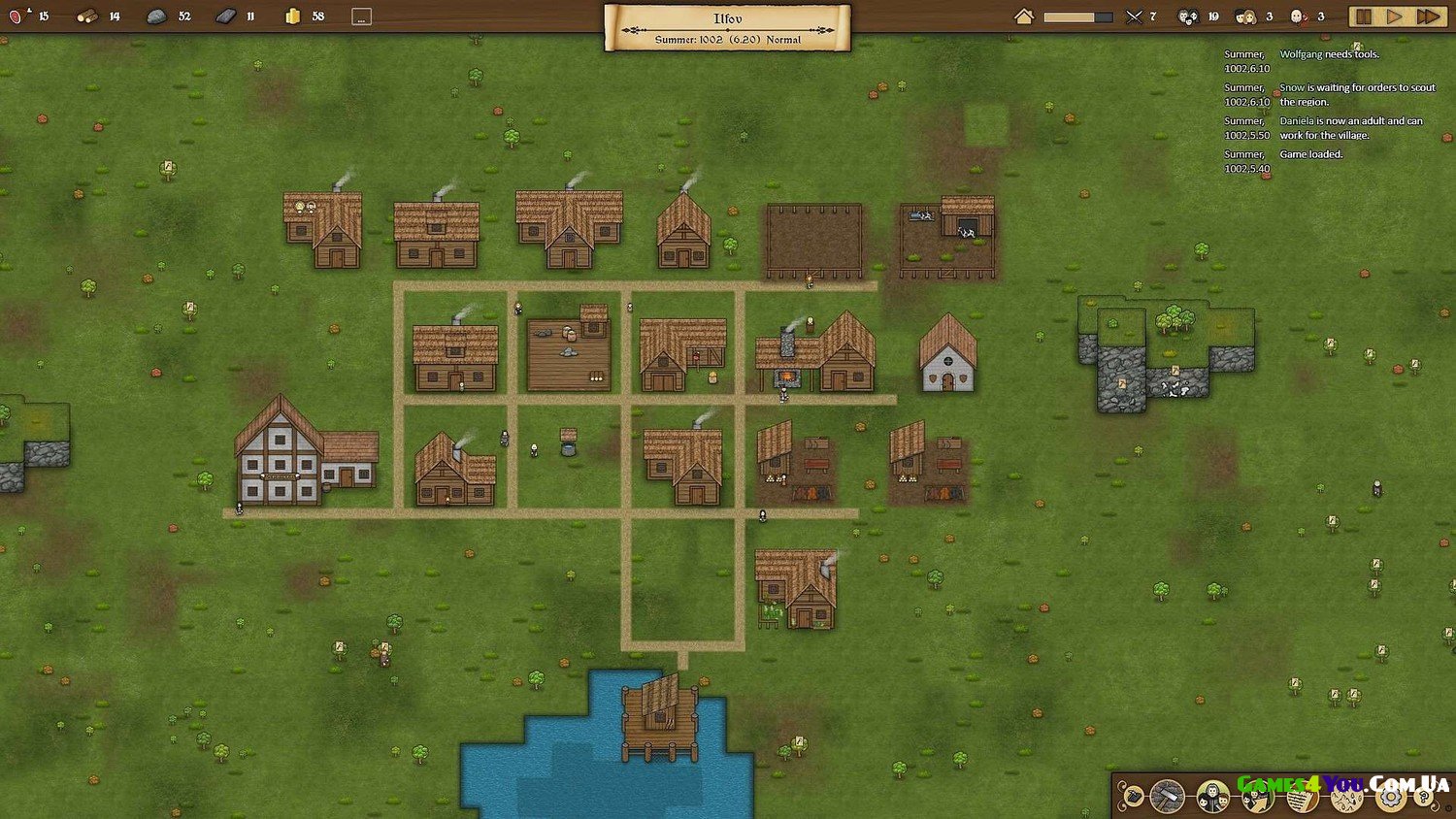Click the house housing icon in top bar
1456x819 pixels.
pos(1024,16)
